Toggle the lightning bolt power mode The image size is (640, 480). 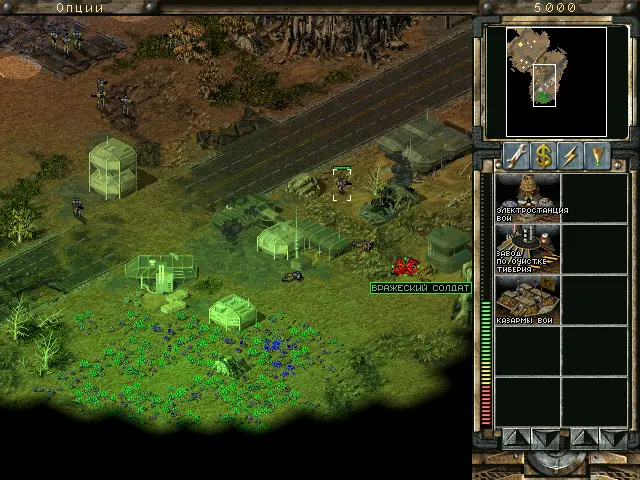[x=572, y=155]
